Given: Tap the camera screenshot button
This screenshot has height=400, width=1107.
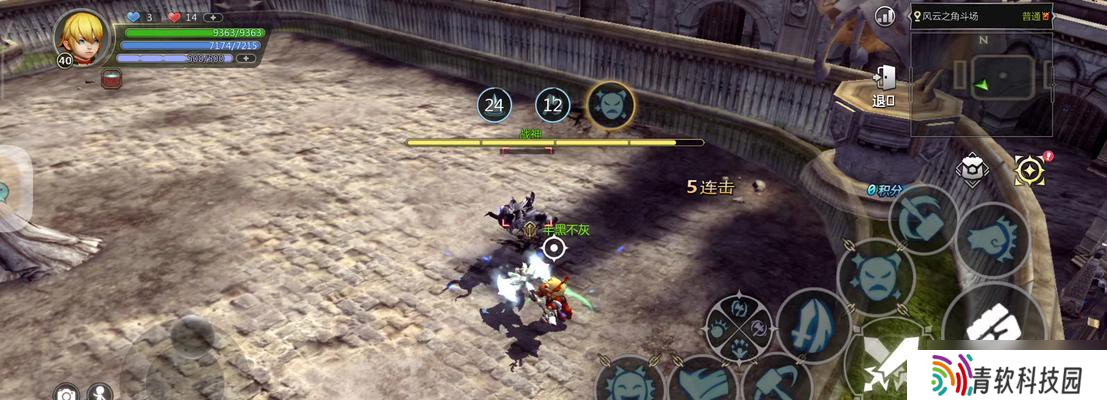Looking at the screenshot, I should tap(66, 394).
